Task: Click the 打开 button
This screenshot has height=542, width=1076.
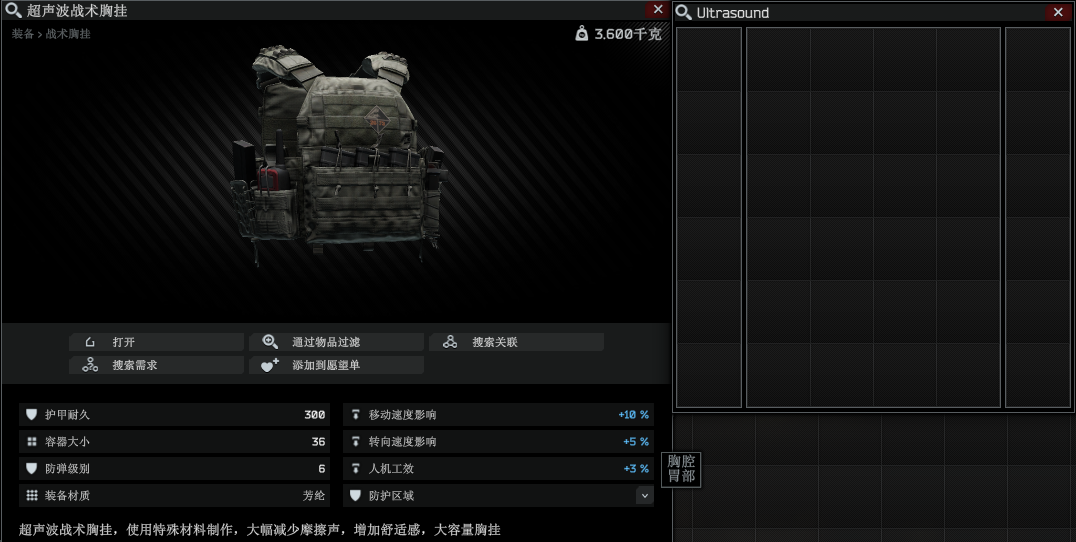Action: coord(156,342)
